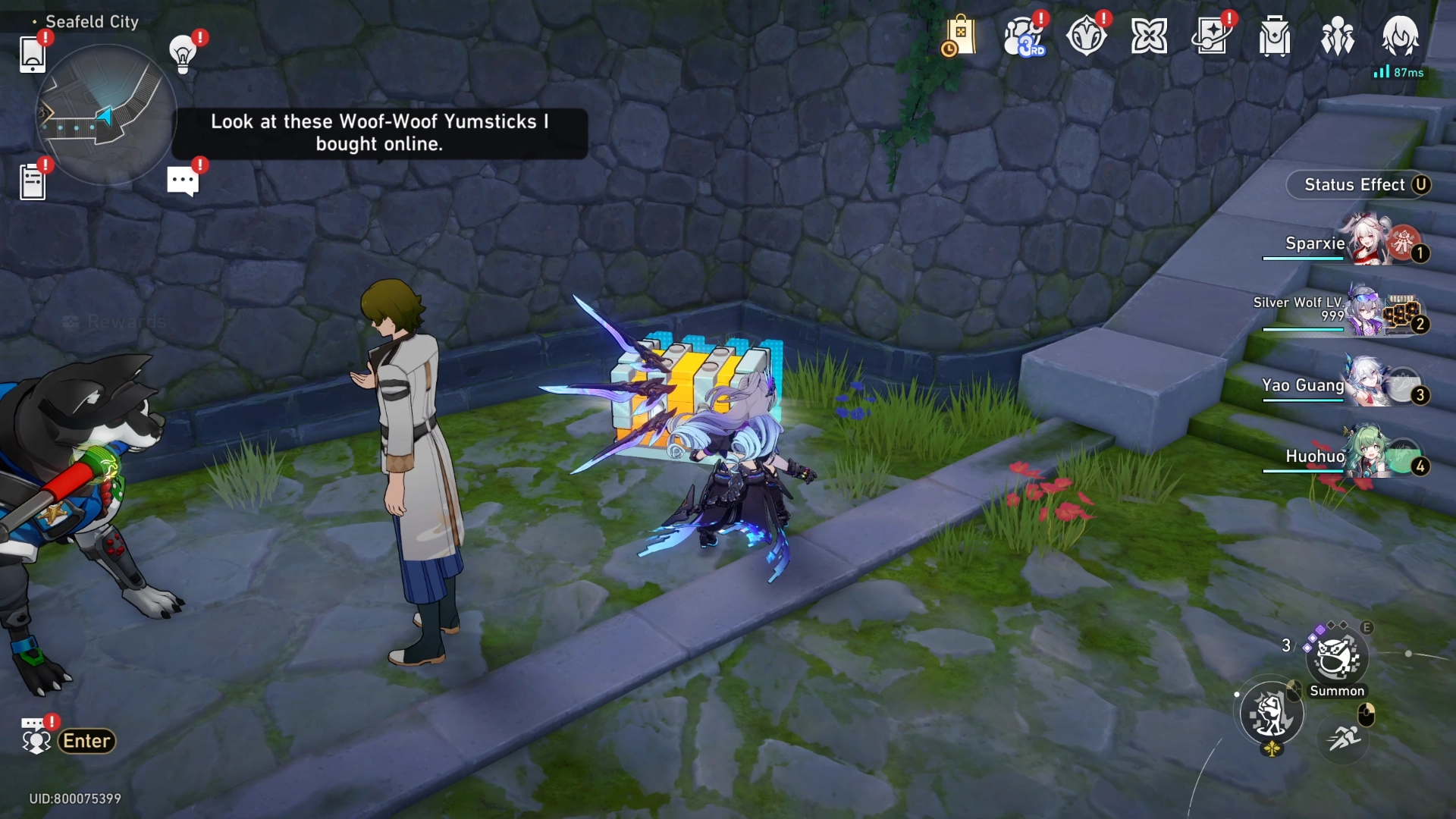The width and height of the screenshot is (1456, 819).
Task: Open the limited-time shop bag icon
Action: 960,34
